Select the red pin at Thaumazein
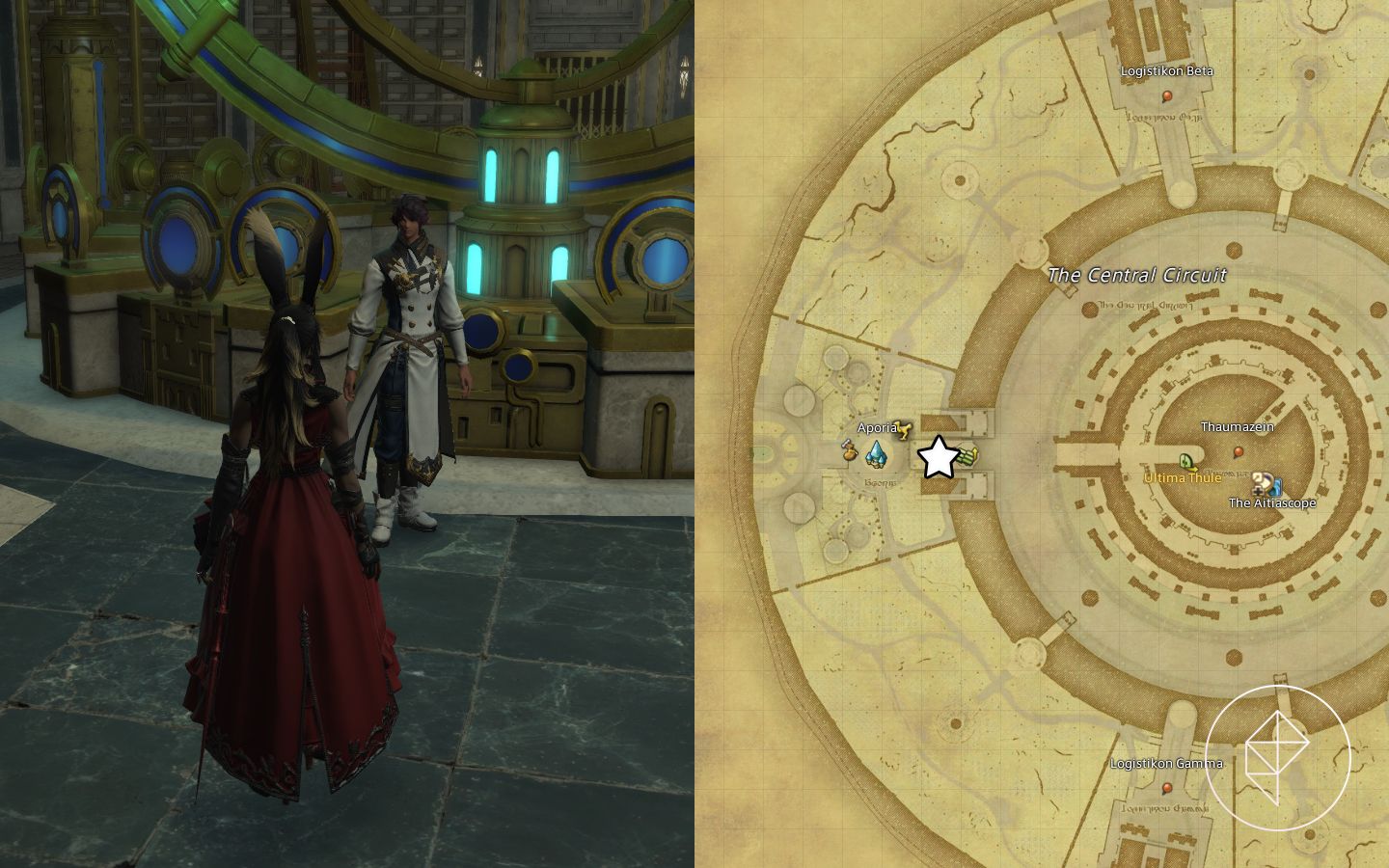 pyautogui.click(x=1239, y=450)
